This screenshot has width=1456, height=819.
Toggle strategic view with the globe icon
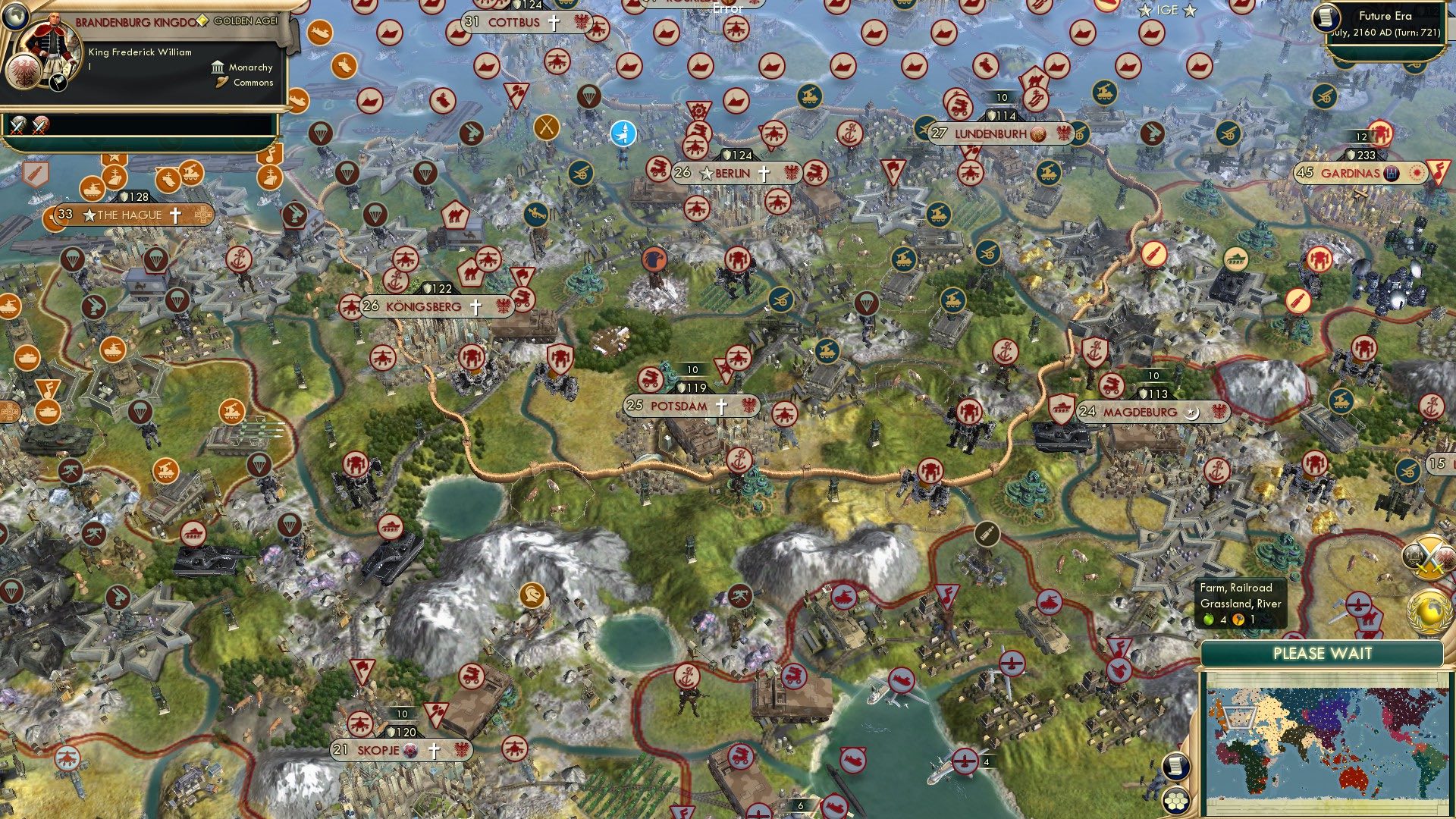[x=15, y=17]
